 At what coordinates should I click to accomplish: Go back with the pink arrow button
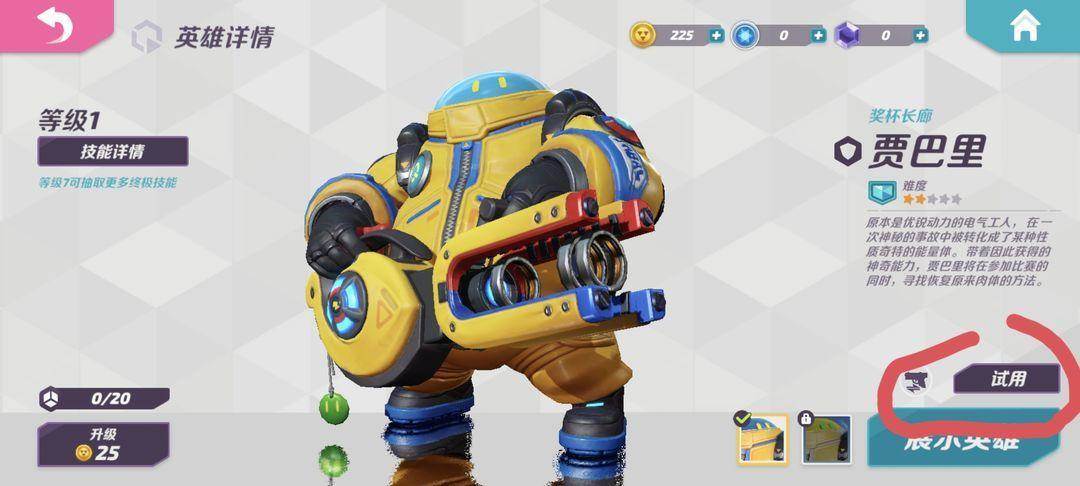click(x=55, y=26)
